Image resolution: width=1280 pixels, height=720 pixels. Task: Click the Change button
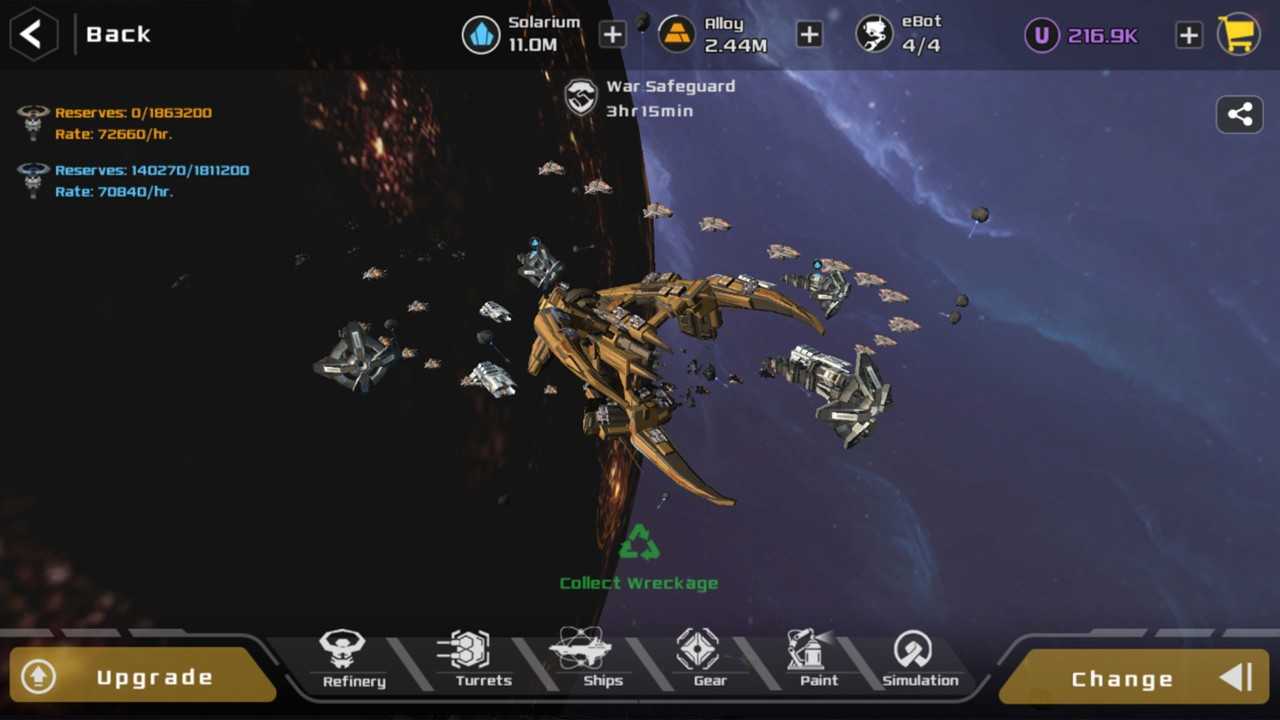click(1135, 678)
